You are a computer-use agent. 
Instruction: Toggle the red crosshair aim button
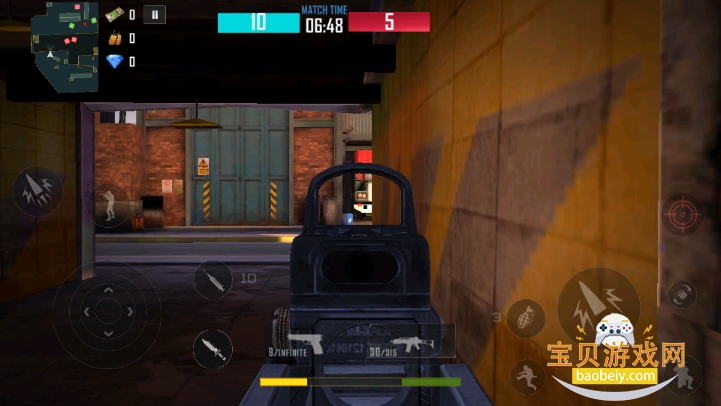683,215
